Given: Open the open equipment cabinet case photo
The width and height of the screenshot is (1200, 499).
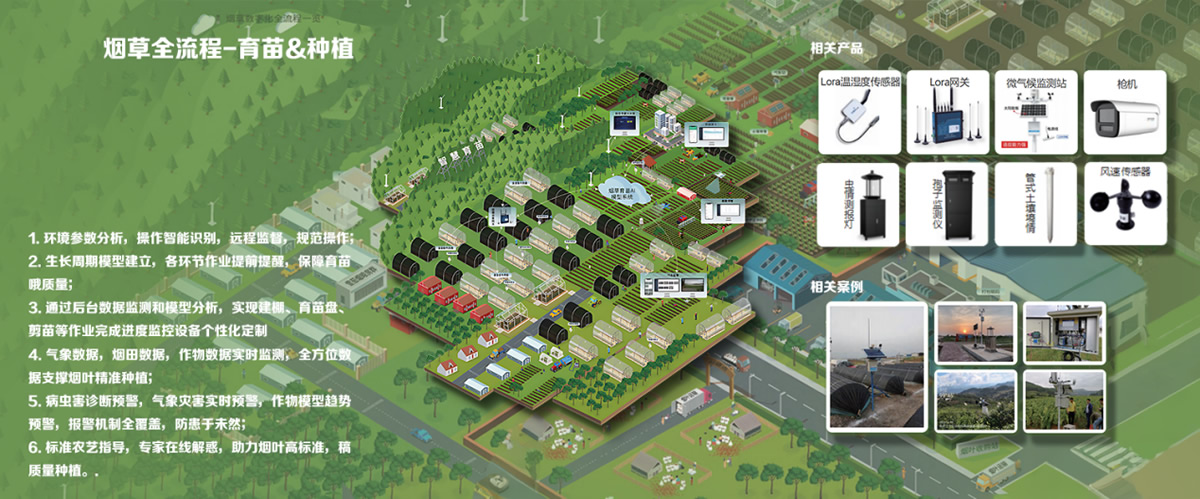Looking at the screenshot, I should pyautogui.click(x=1063, y=331).
